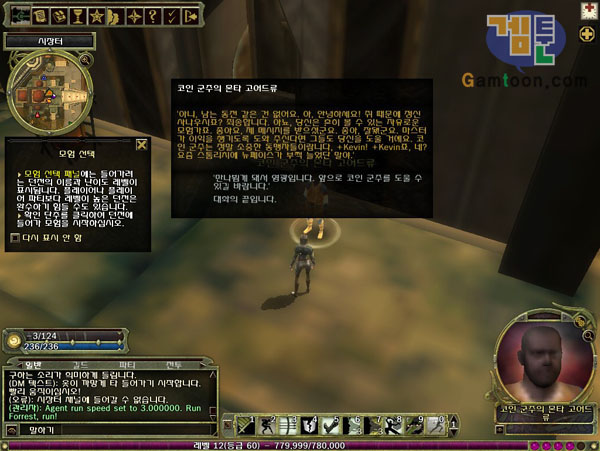Switch to the 파티 chat tab
The width and height of the screenshot is (600, 451).
[x=127, y=363]
